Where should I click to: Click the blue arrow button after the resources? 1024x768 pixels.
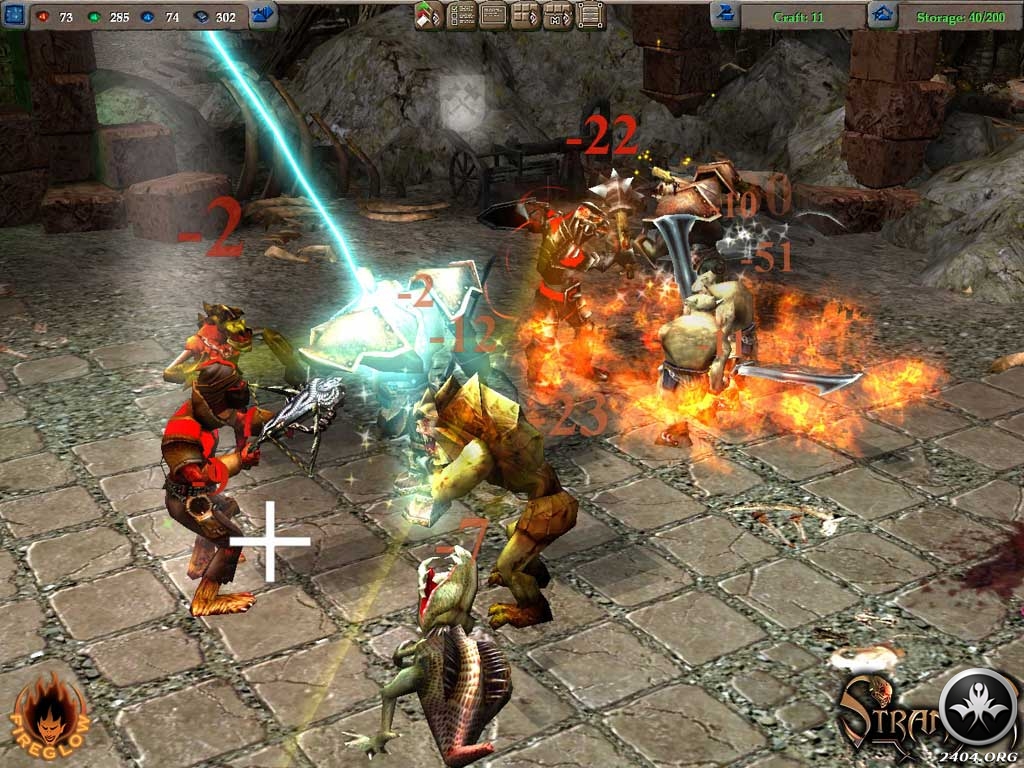click(x=263, y=15)
